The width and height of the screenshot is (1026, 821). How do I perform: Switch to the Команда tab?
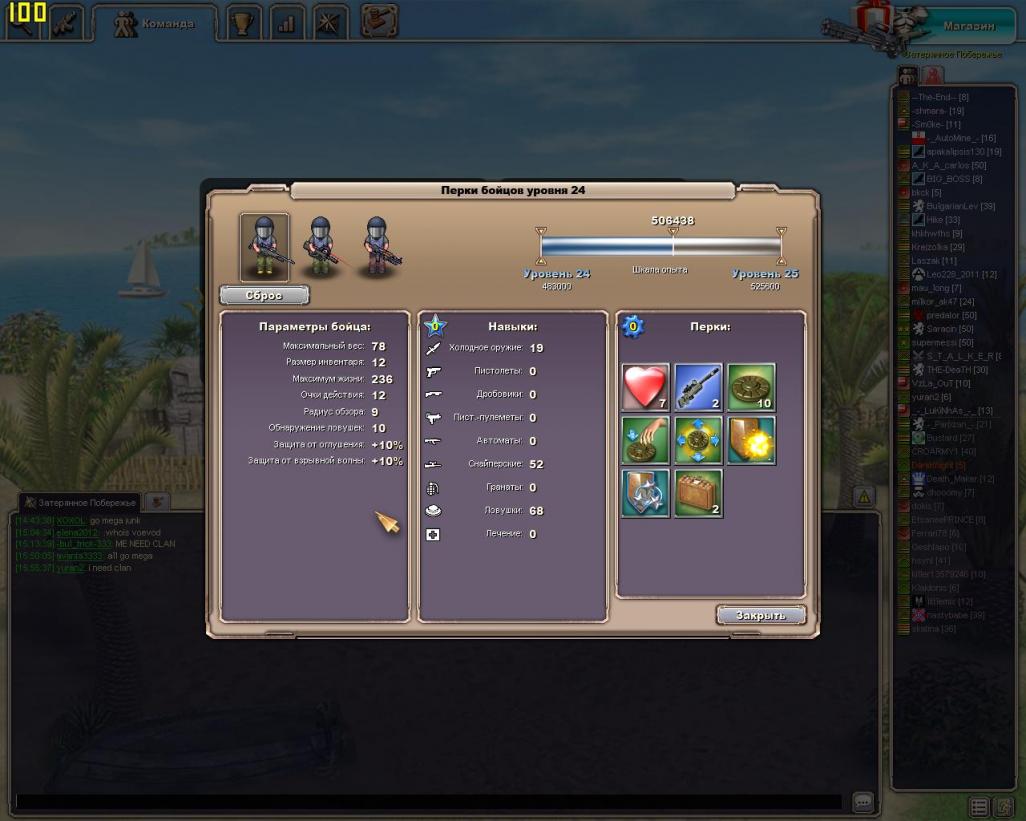tap(155, 23)
